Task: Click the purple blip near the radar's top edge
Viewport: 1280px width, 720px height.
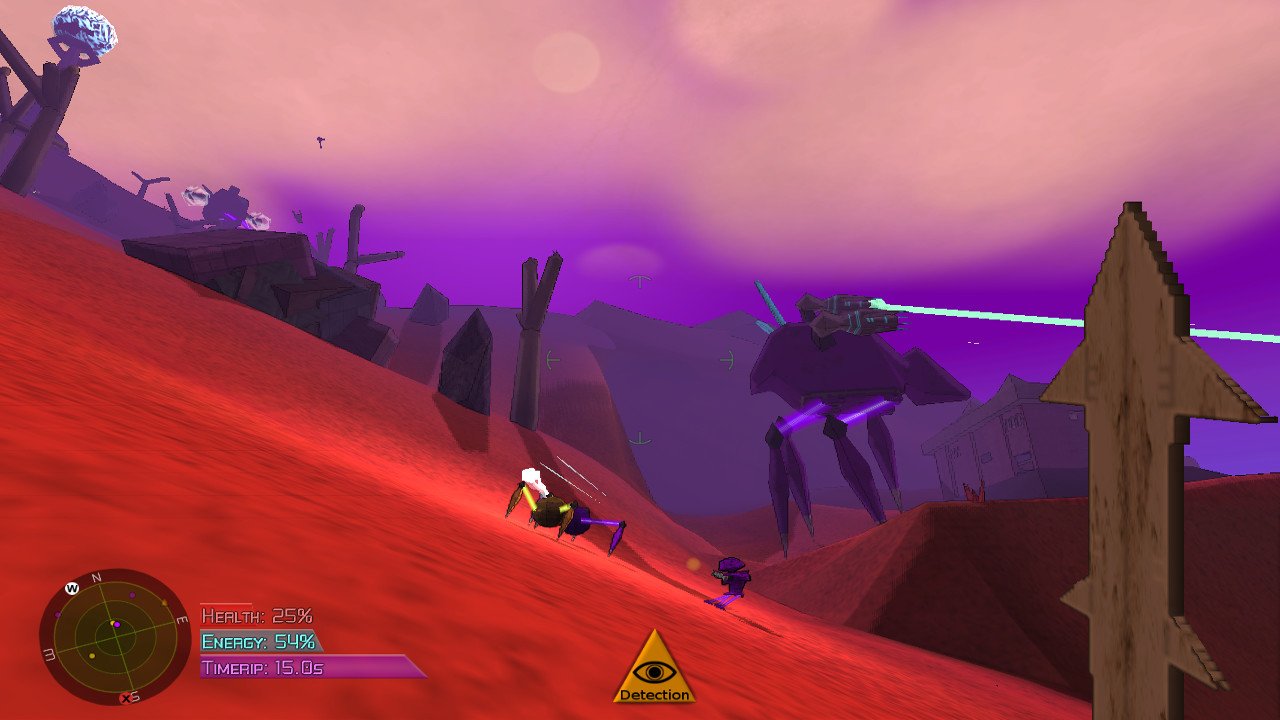Action: click(132, 595)
